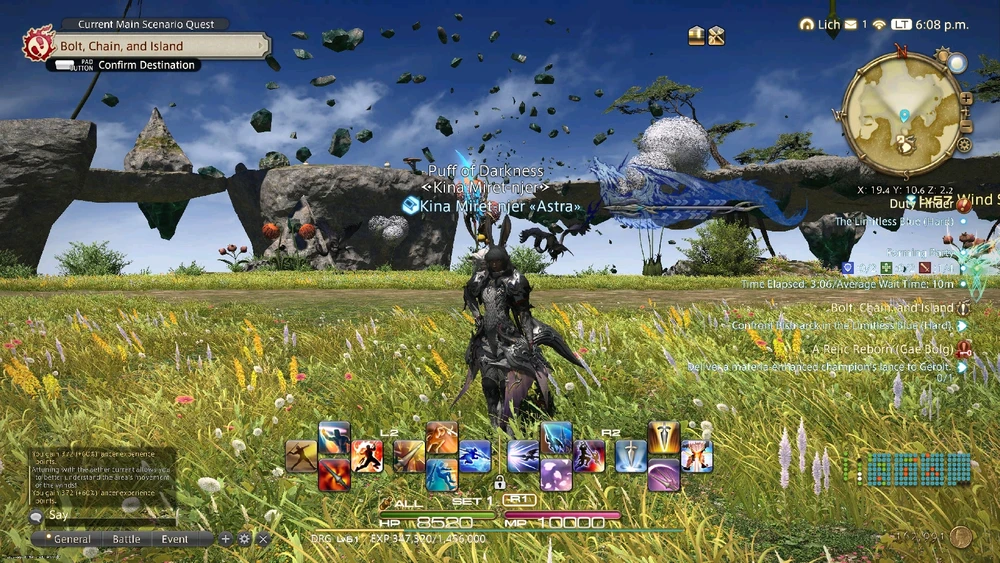Open the Bolt, Chain, and Island main quest

(150, 45)
